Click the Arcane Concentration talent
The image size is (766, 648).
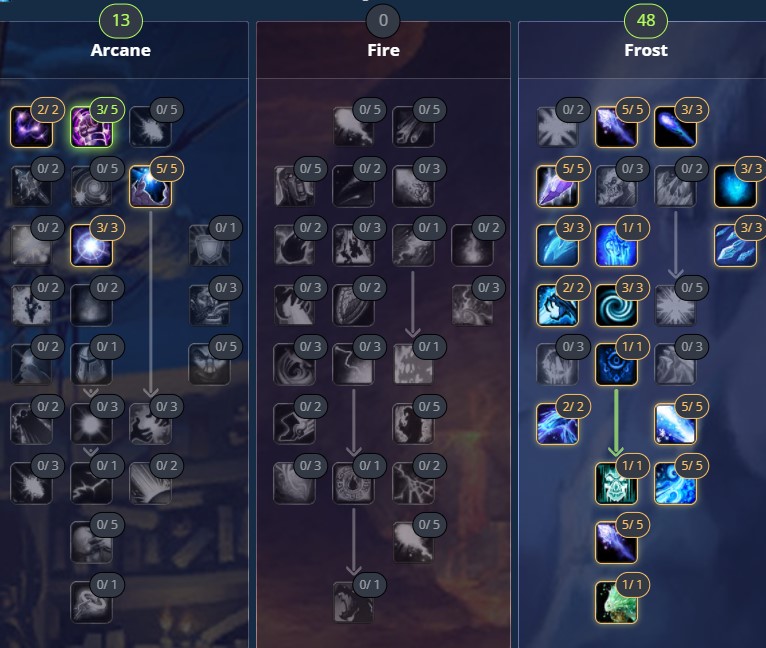(x=150, y=186)
